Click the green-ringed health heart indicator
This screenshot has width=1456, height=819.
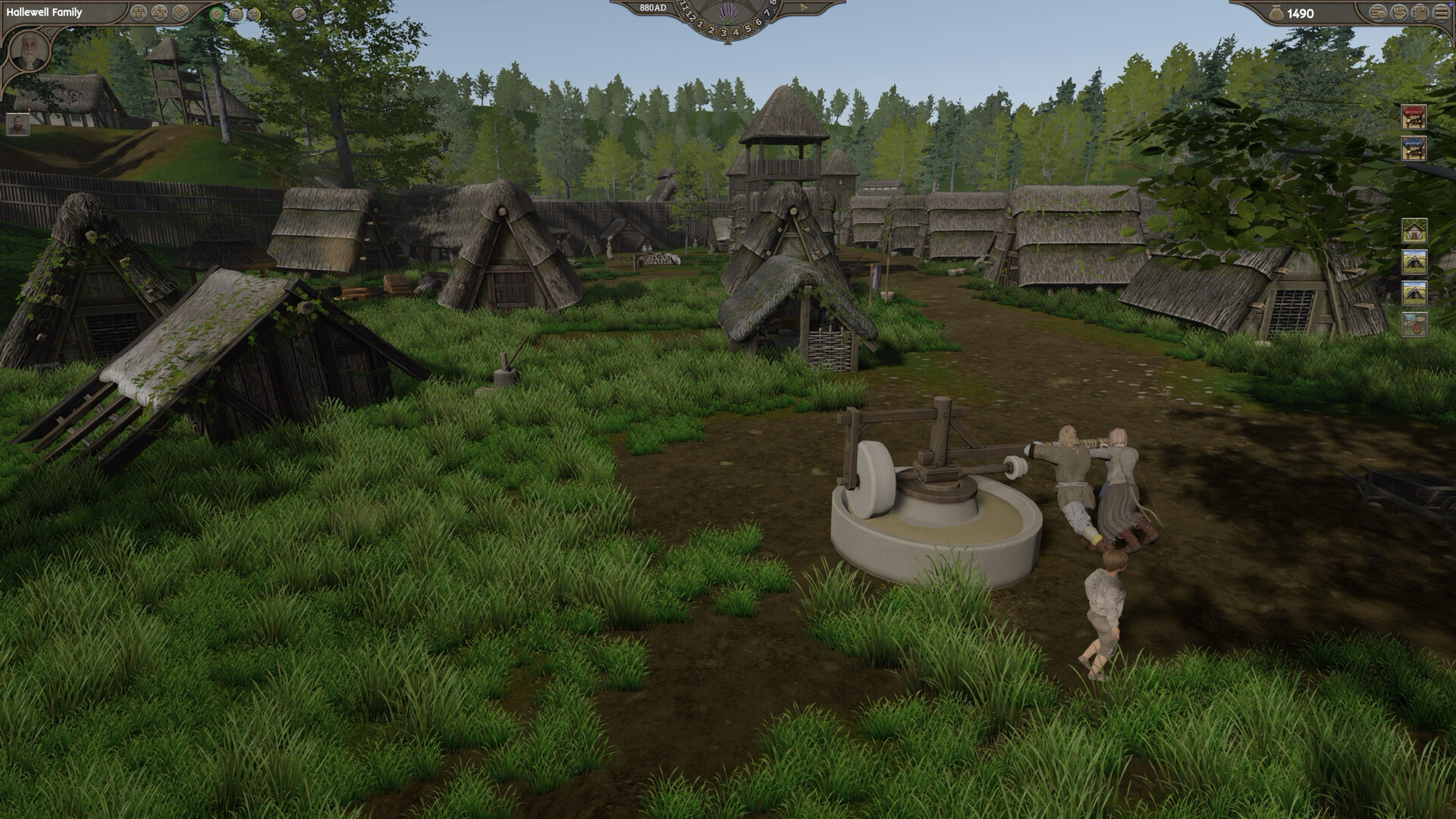tap(217, 14)
